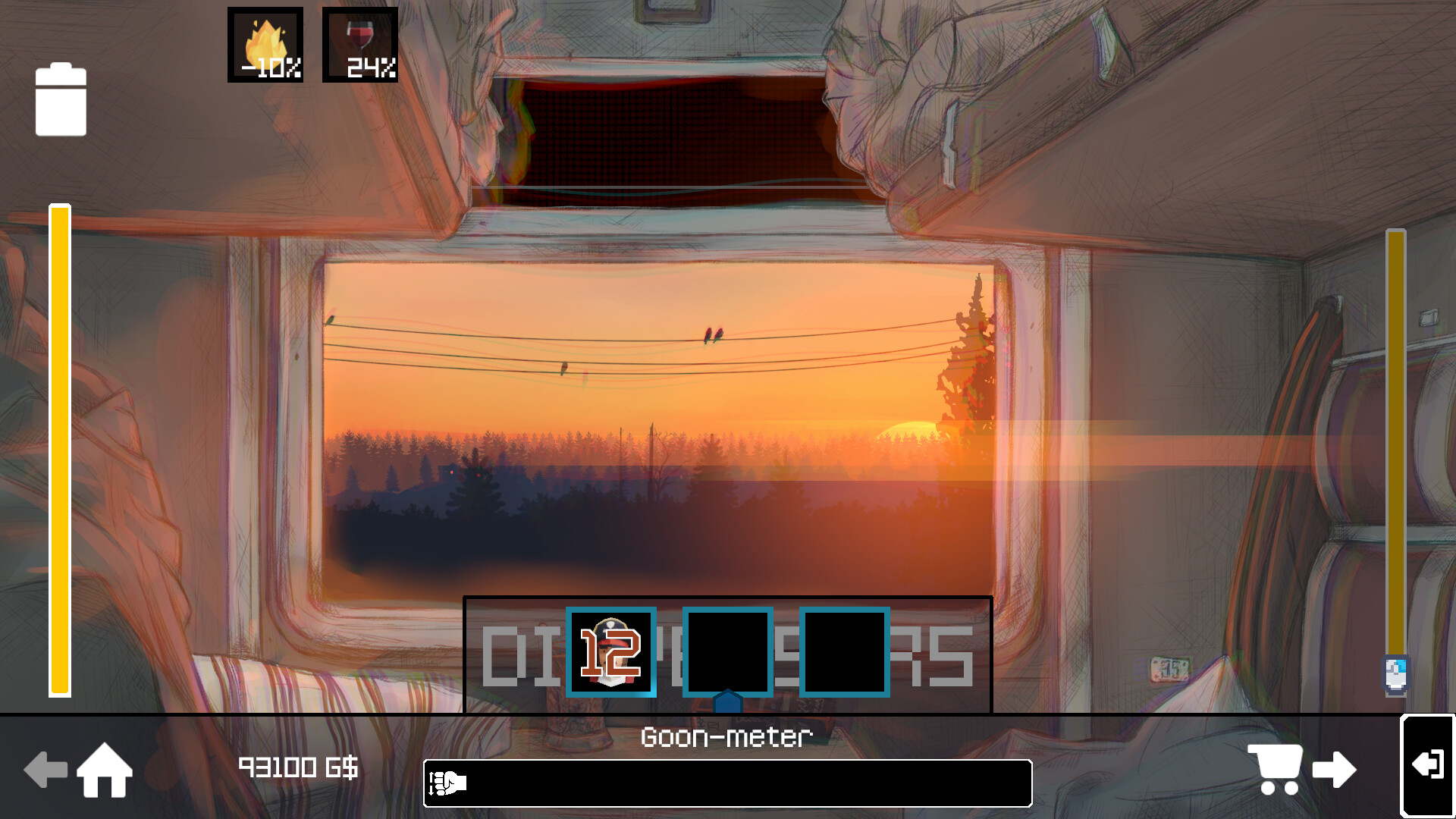Click the 93100 G$ currency display
Image resolution: width=1456 pixels, height=819 pixels.
point(300,768)
